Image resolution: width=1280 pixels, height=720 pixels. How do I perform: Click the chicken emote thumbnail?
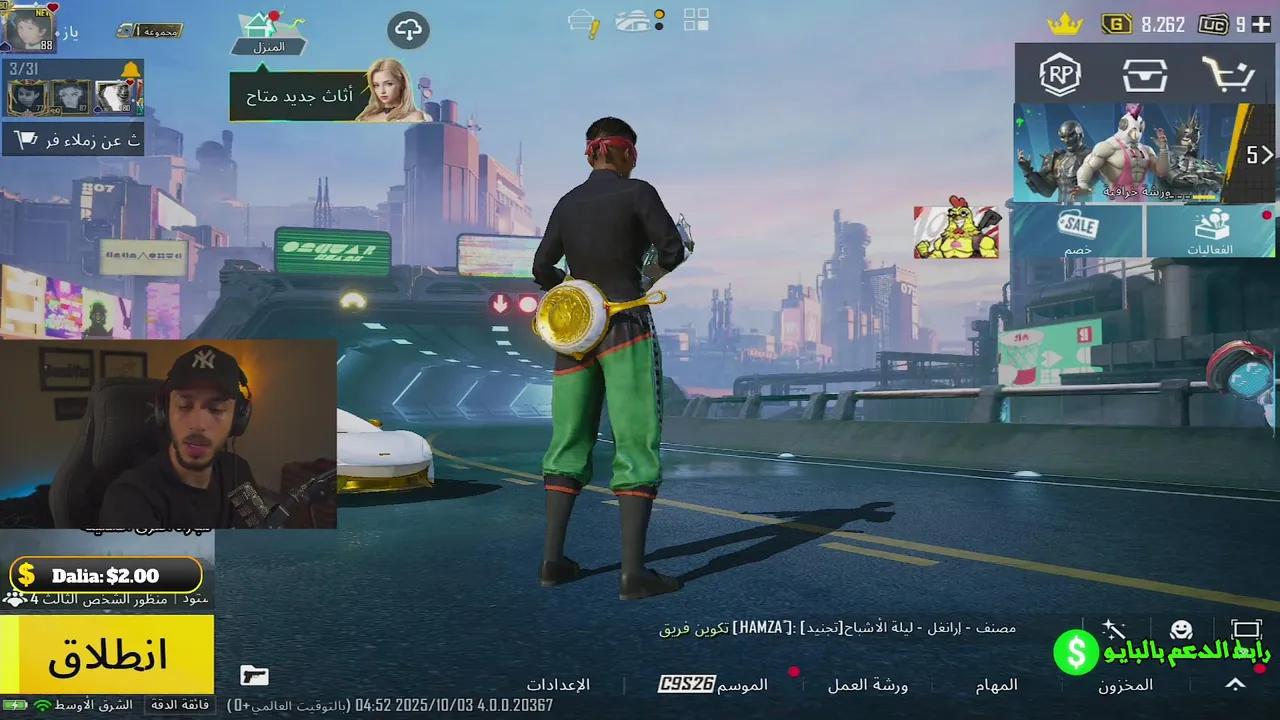point(955,232)
